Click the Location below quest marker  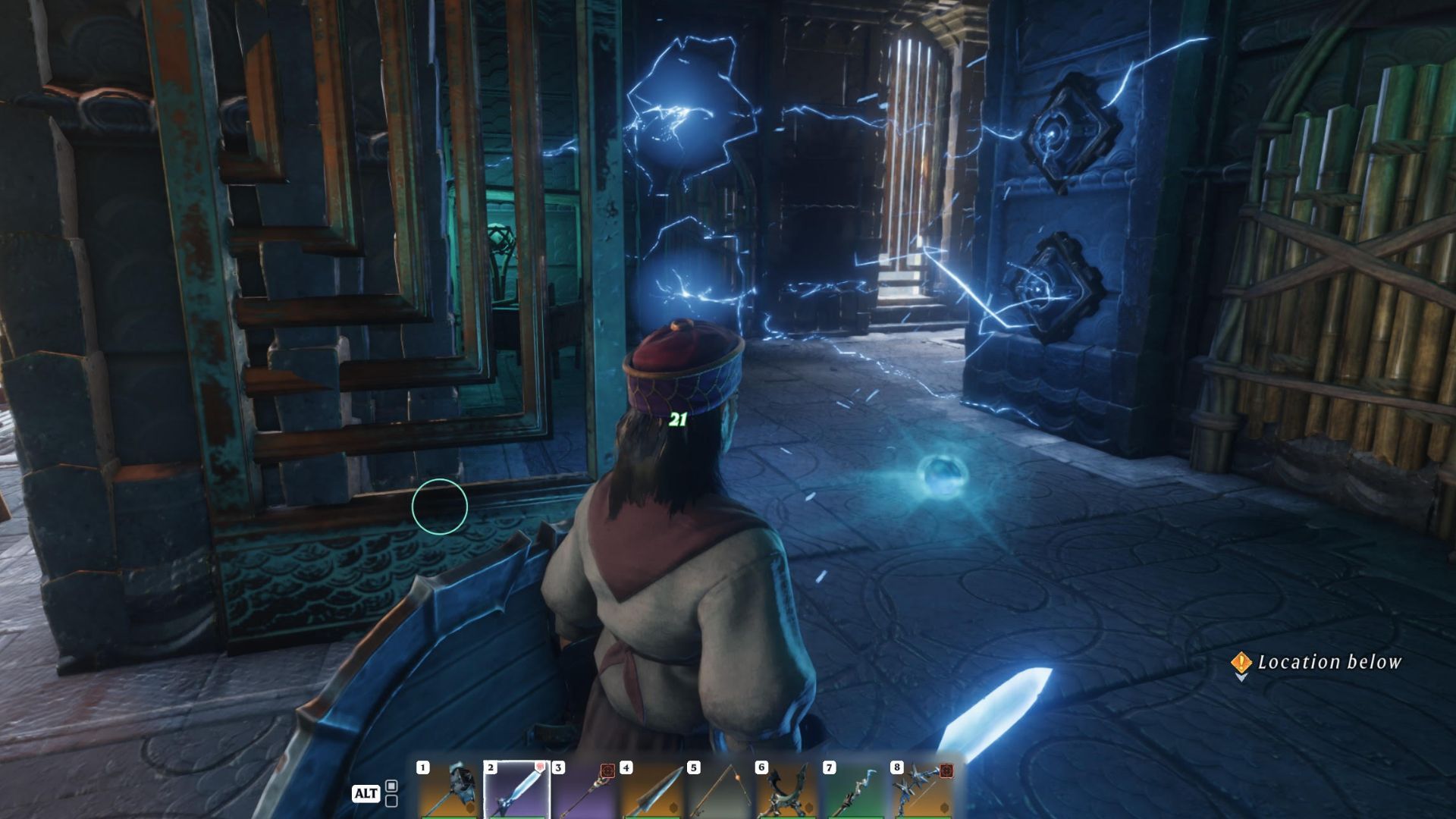coord(1241,663)
